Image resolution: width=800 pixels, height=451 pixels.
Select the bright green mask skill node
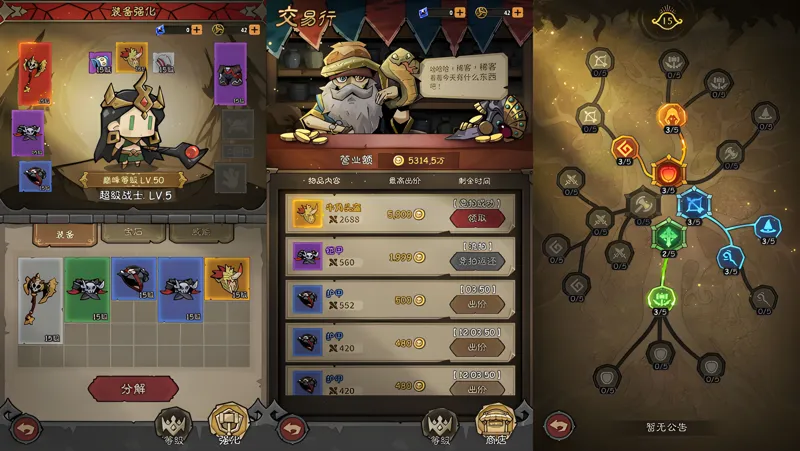[660, 298]
